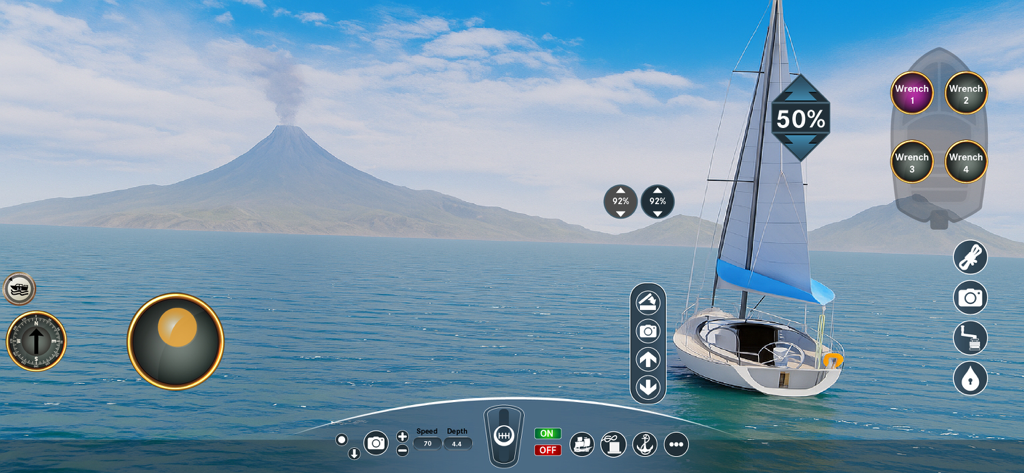Open the three-dots more options menu
Viewport: 1024px width, 473px height.
pyautogui.click(x=676, y=444)
